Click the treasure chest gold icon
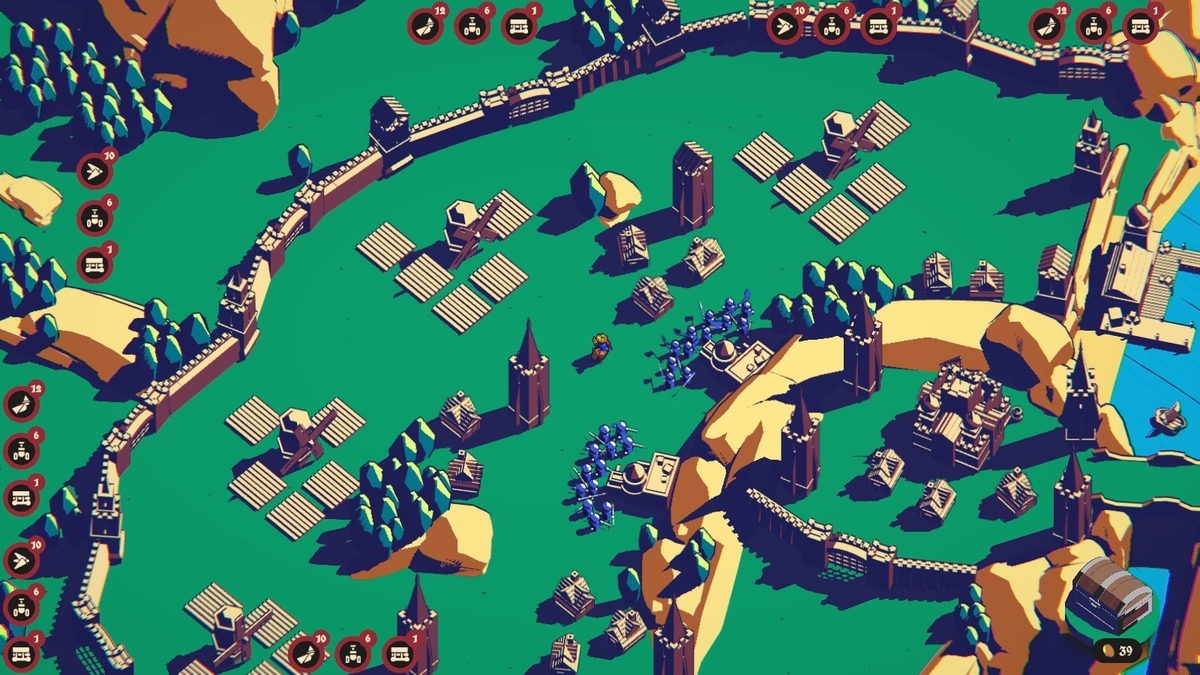 (x=1112, y=598)
